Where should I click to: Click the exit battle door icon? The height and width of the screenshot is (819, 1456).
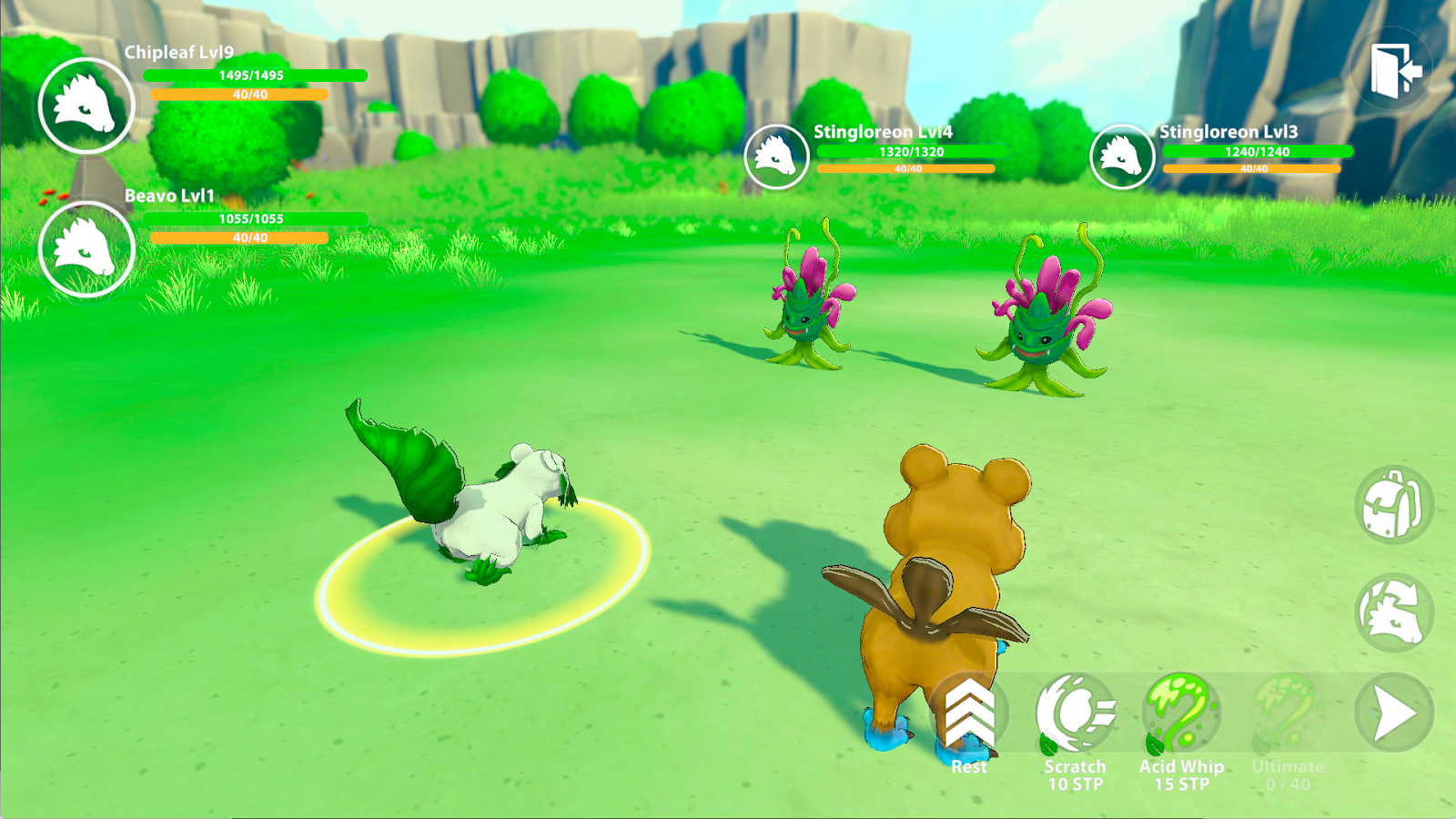[x=1394, y=69]
